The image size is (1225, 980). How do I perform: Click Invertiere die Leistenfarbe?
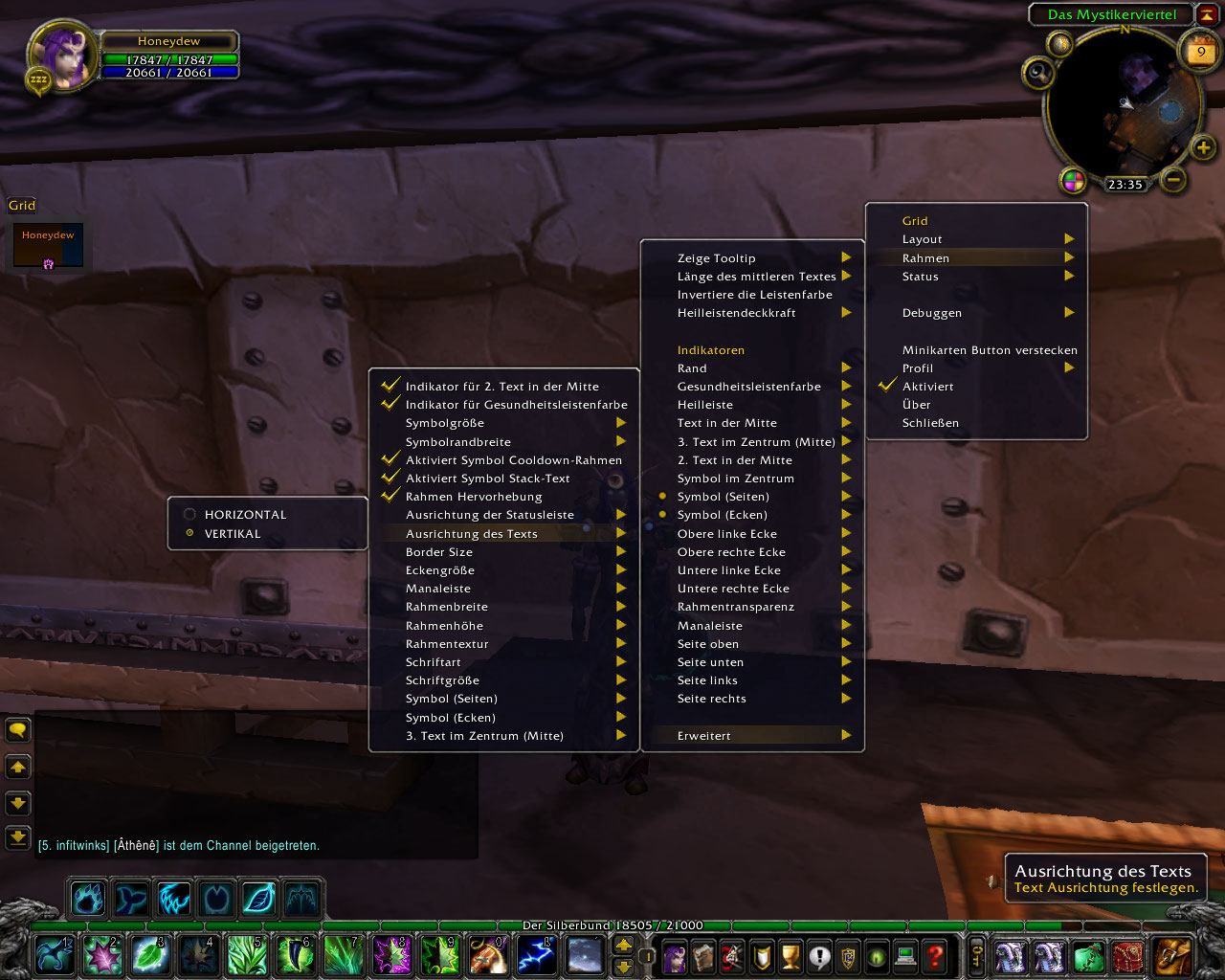coord(755,295)
